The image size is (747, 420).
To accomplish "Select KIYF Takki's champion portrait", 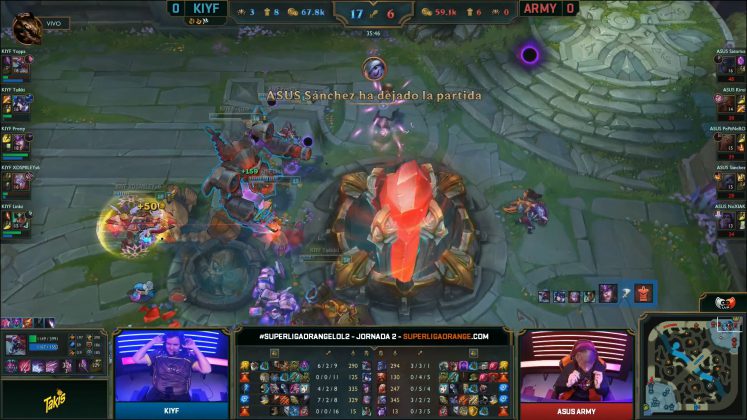I will point(19,103).
